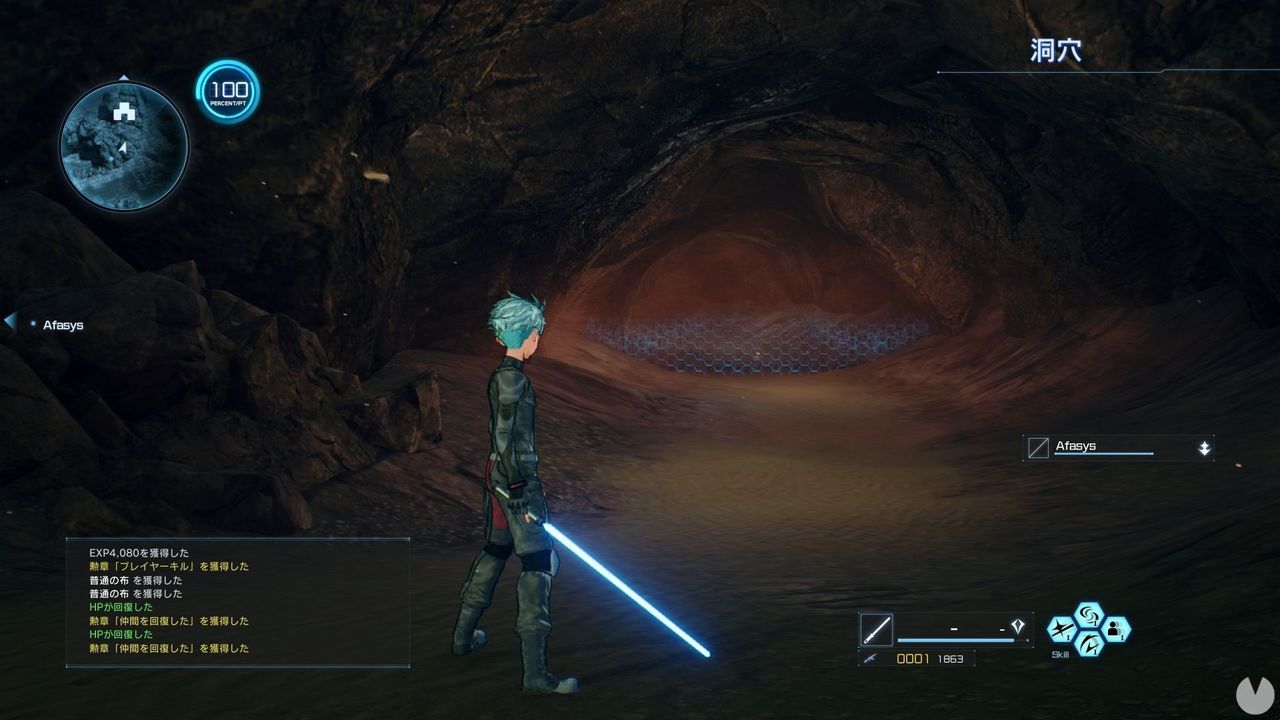The image size is (1280, 720).
Task: Select the bladed star skill hexagon icon
Action: 1063,628
